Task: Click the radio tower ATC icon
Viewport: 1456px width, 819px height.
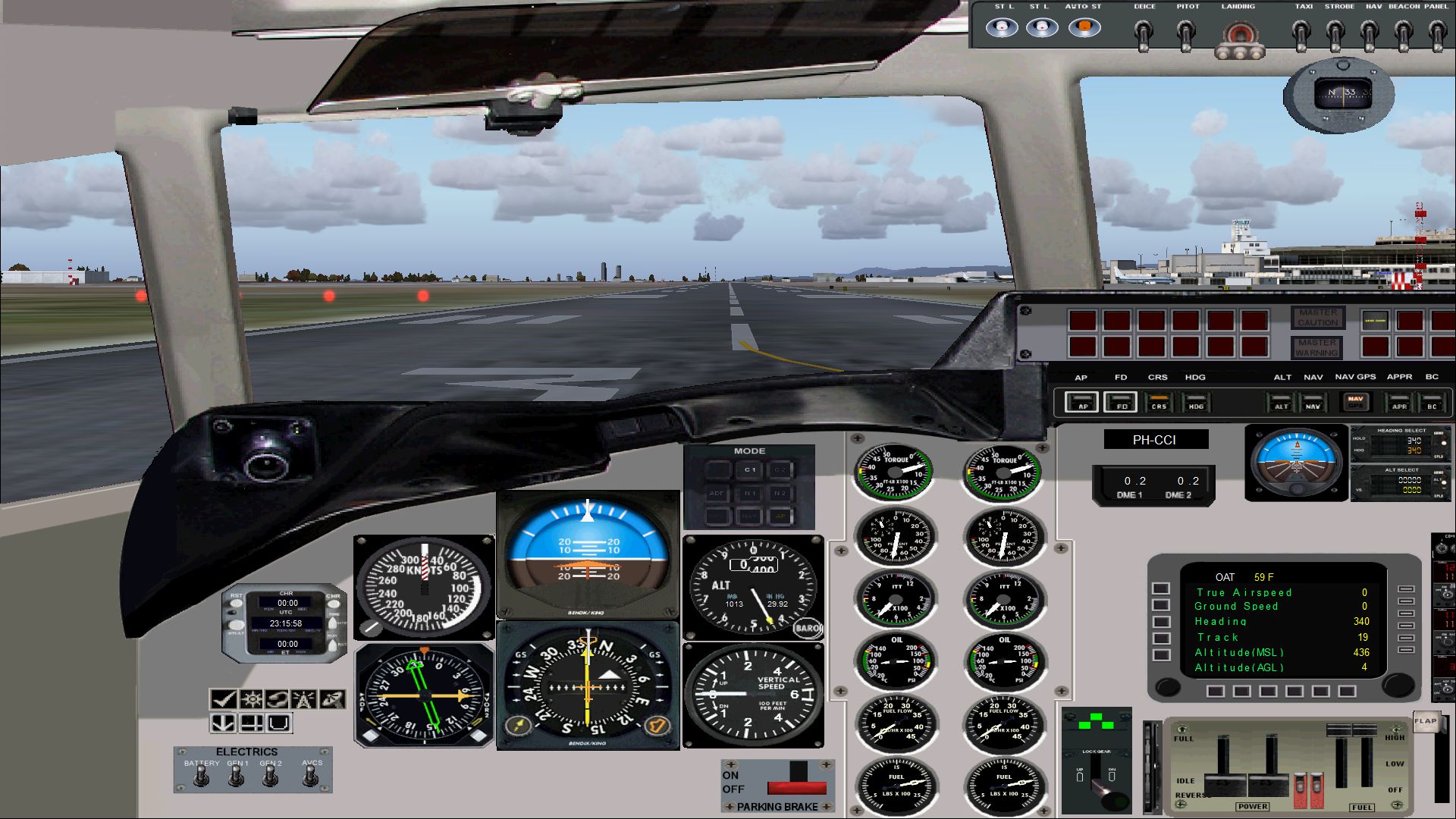Action: 304,699
